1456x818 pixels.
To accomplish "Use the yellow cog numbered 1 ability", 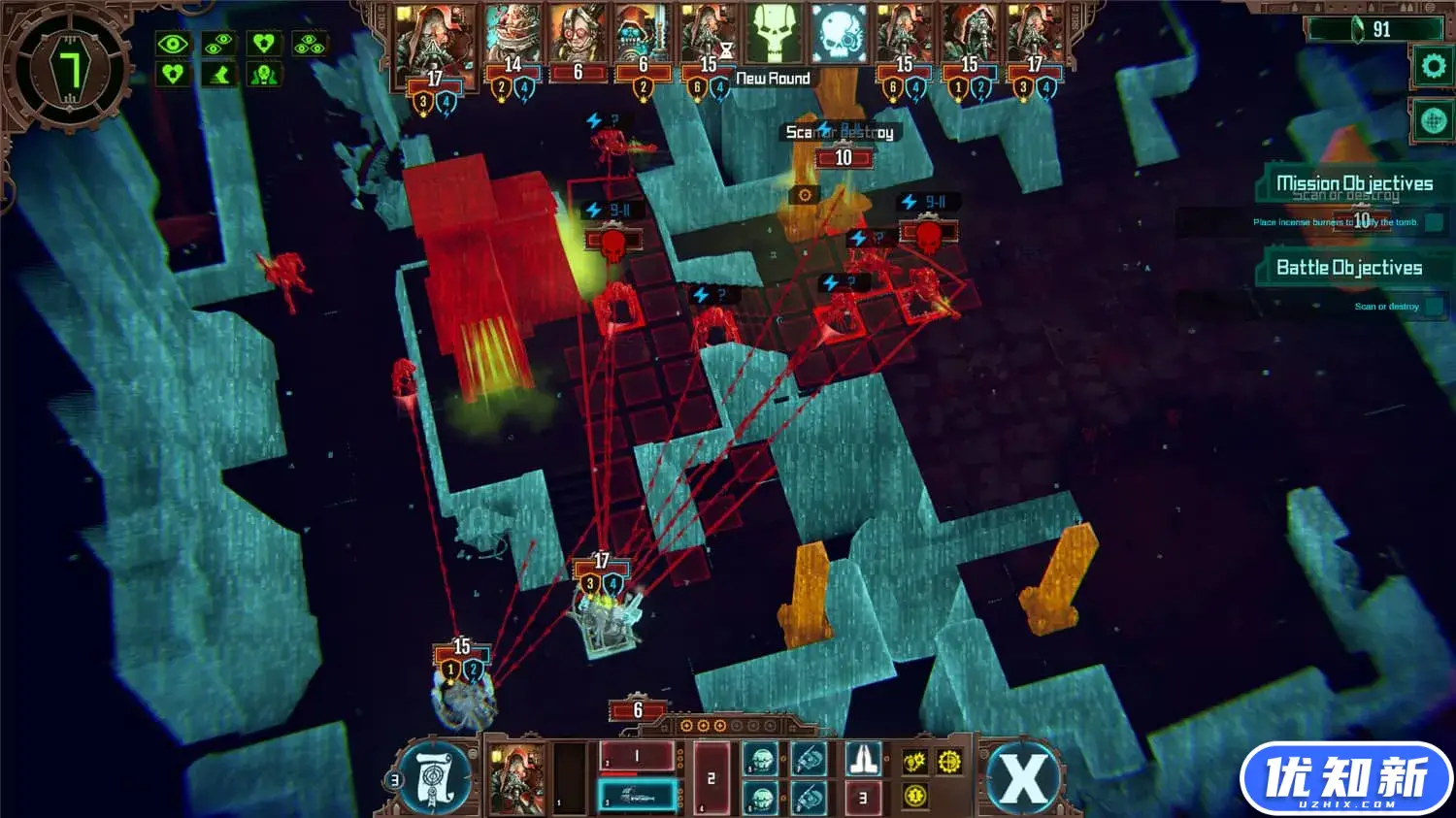I will [x=914, y=796].
